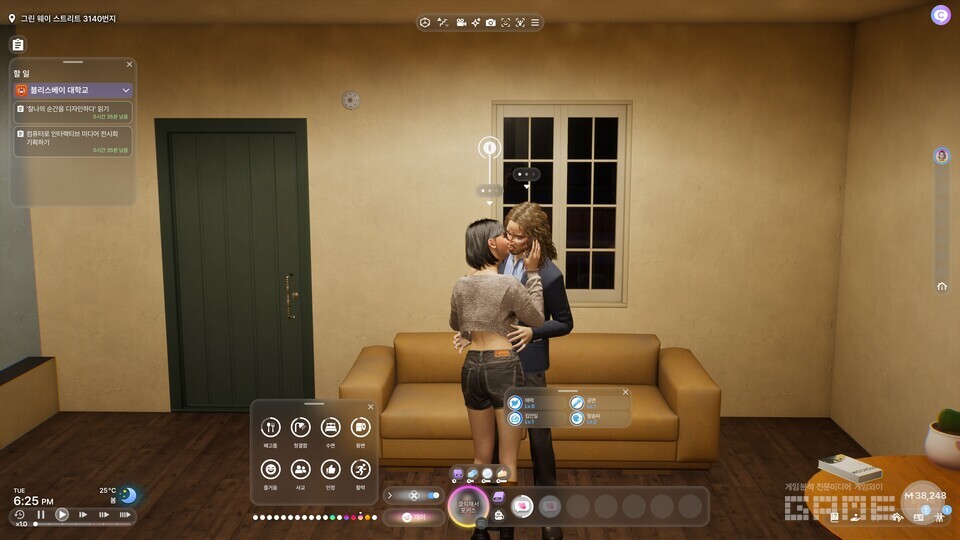Select the fun (즐거움) need icon
The height and width of the screenshot is (540, 960).
pos(270,469)
